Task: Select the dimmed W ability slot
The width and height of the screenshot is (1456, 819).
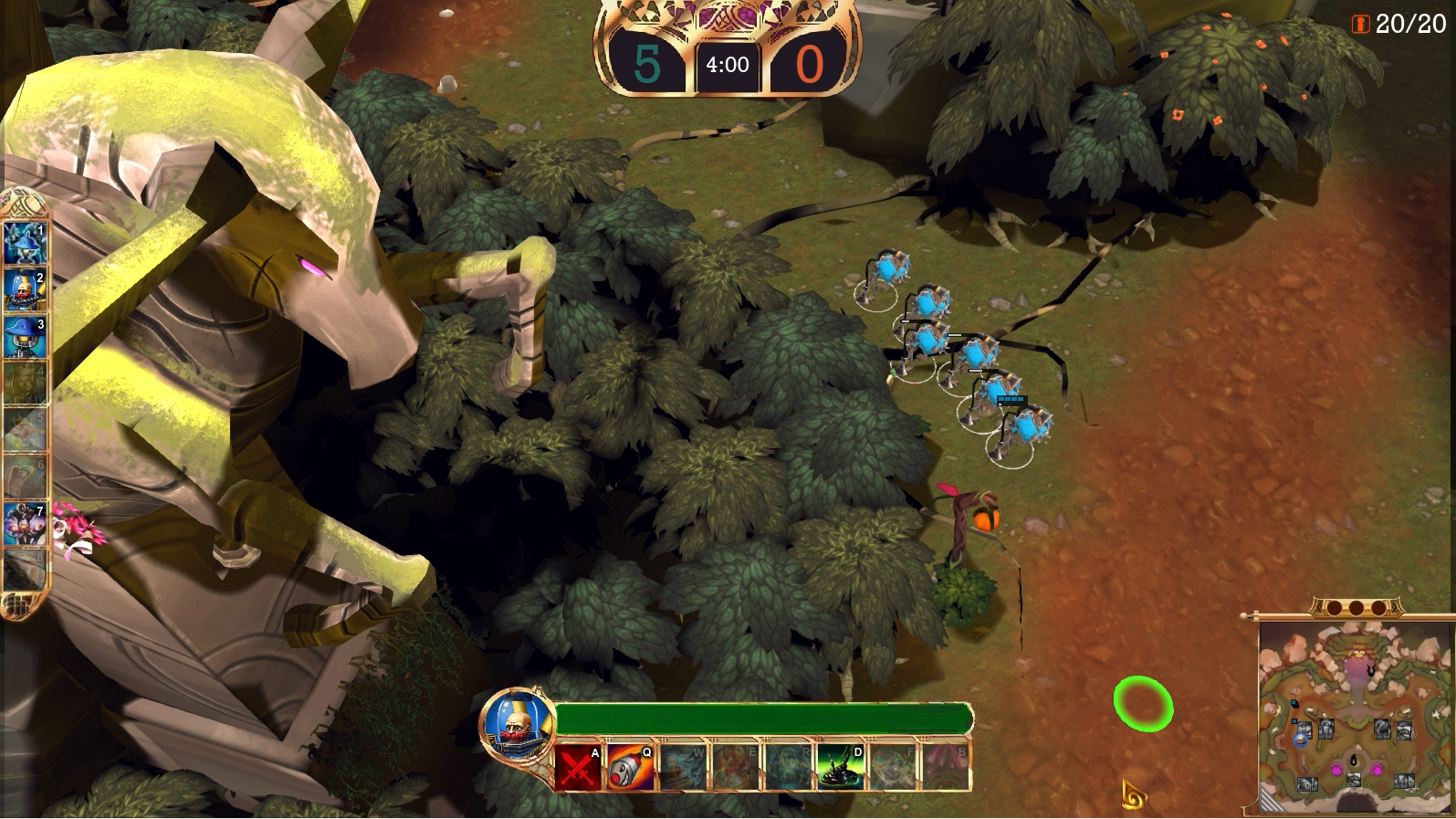Action: [684, 767]
